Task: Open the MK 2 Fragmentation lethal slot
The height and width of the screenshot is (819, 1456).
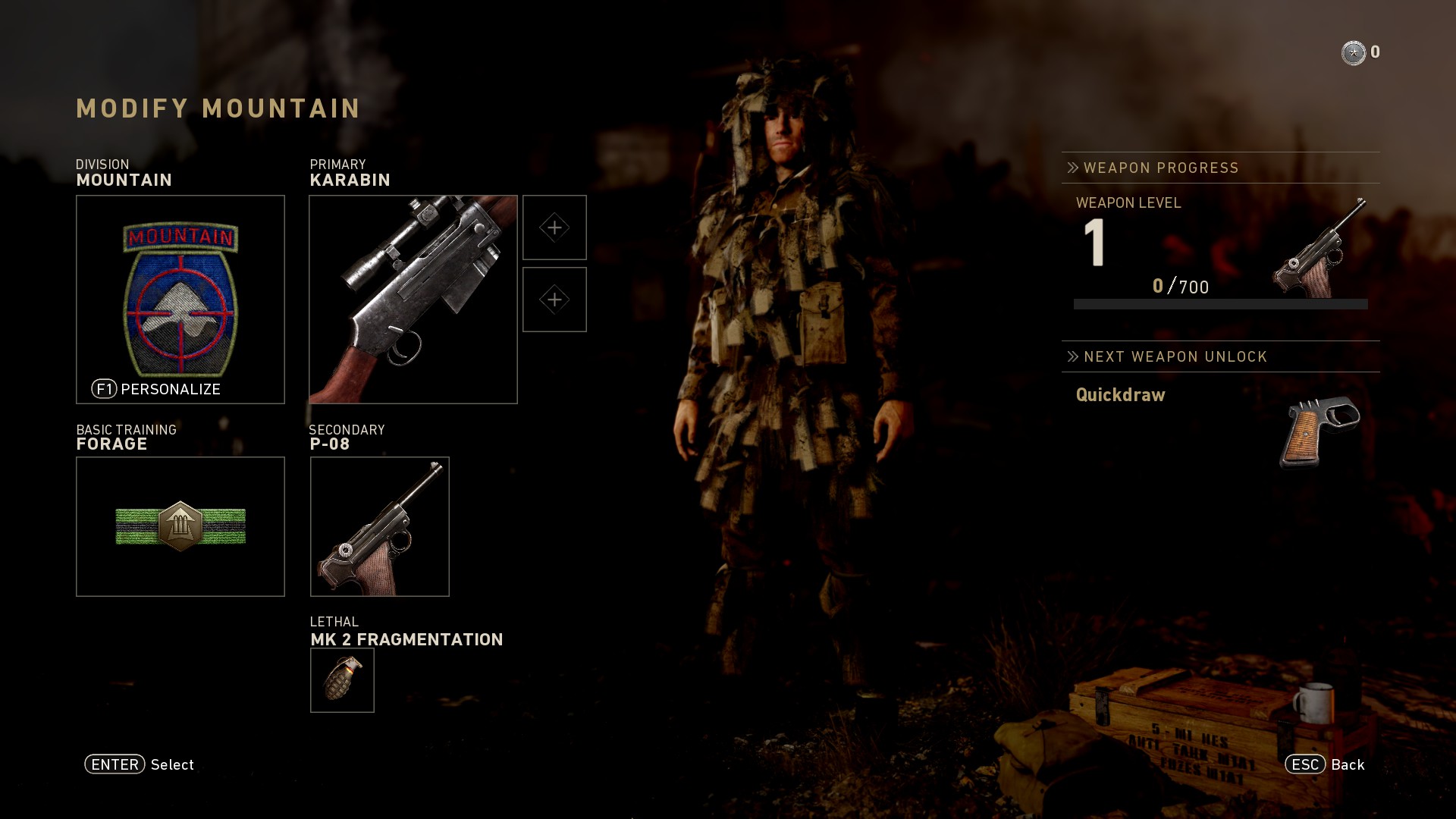Action: [x=342, y=680]
